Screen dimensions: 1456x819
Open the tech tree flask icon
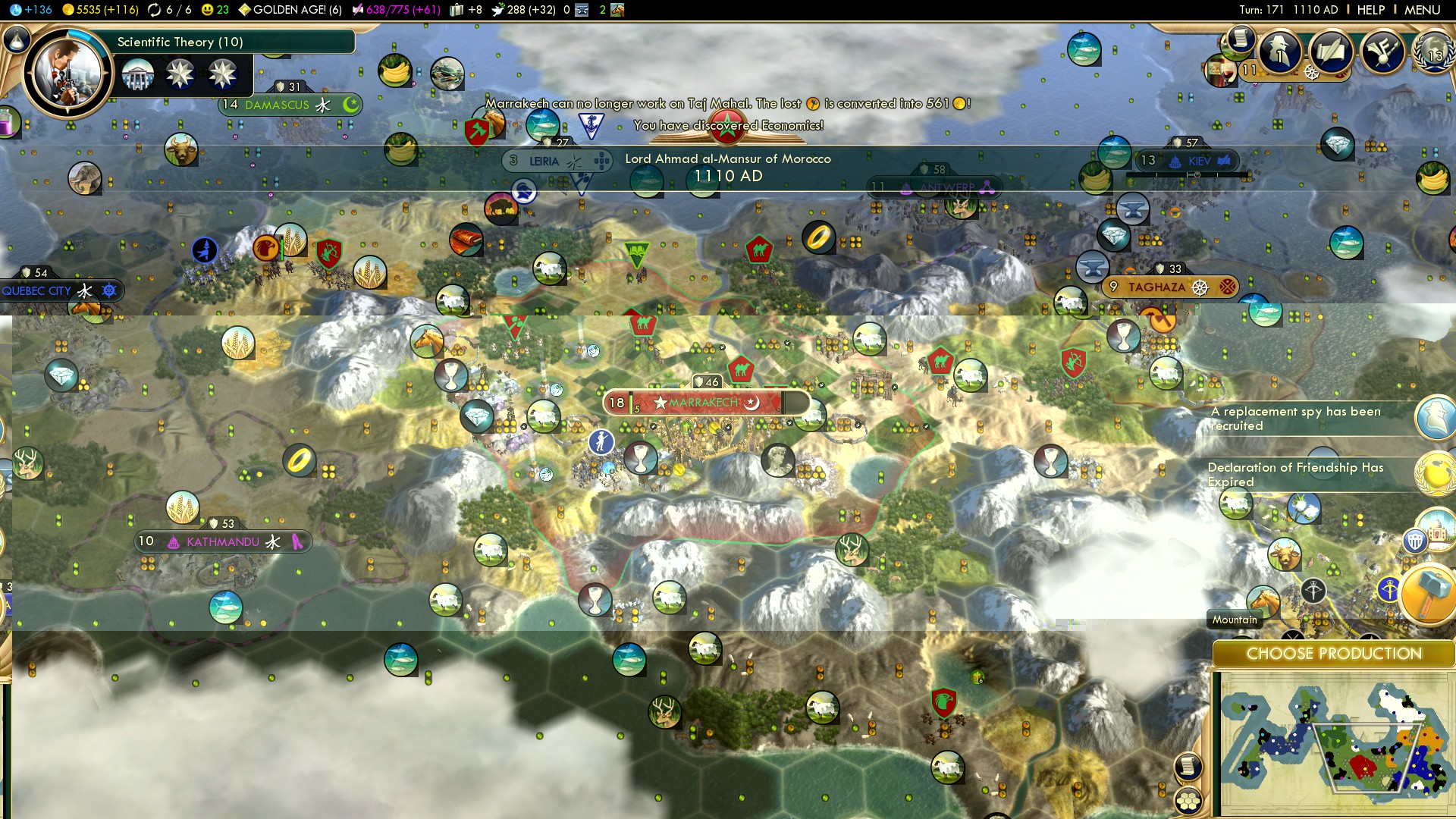17,38
